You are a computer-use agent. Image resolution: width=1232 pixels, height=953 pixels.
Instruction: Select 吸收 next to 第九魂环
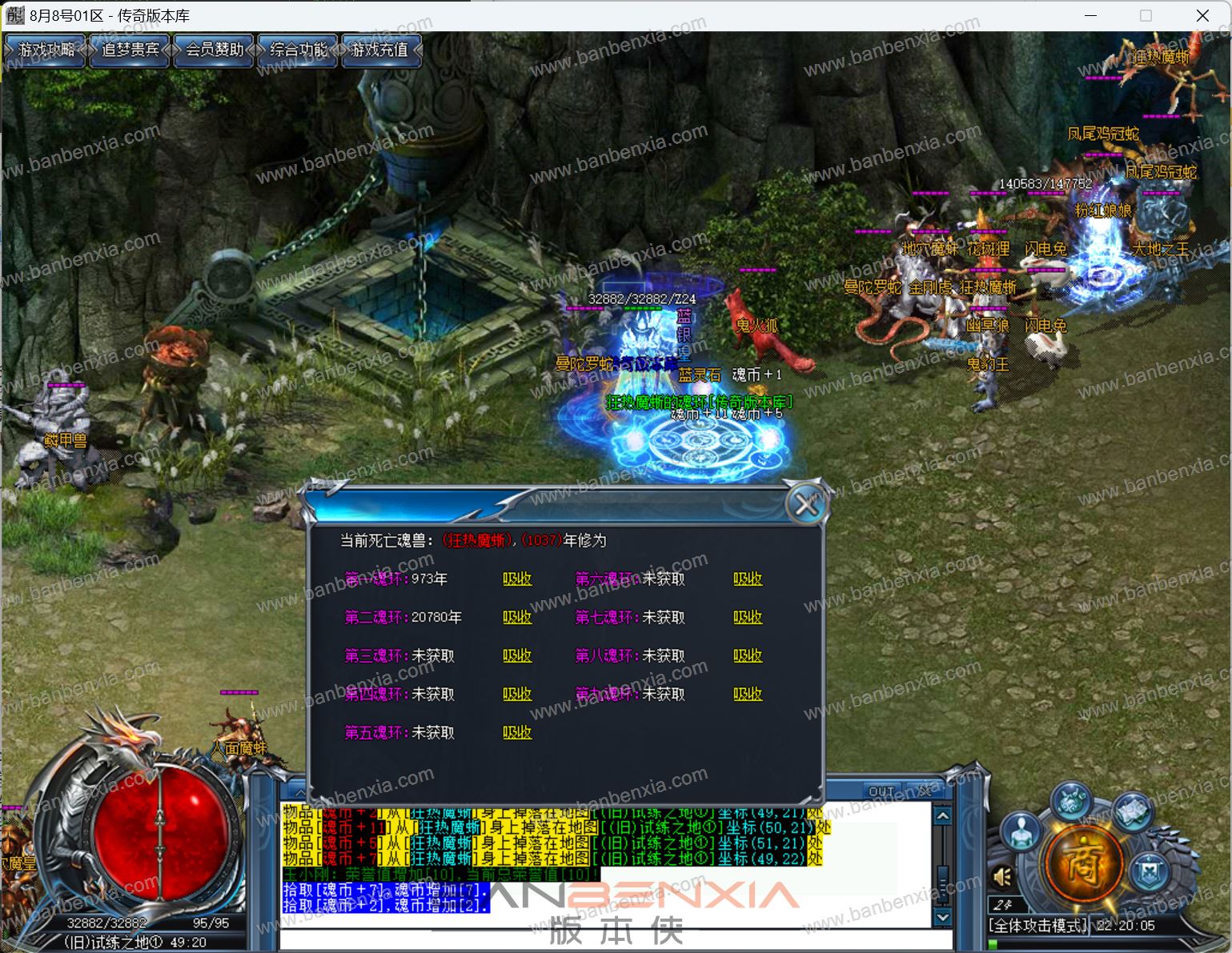(748, 694)
